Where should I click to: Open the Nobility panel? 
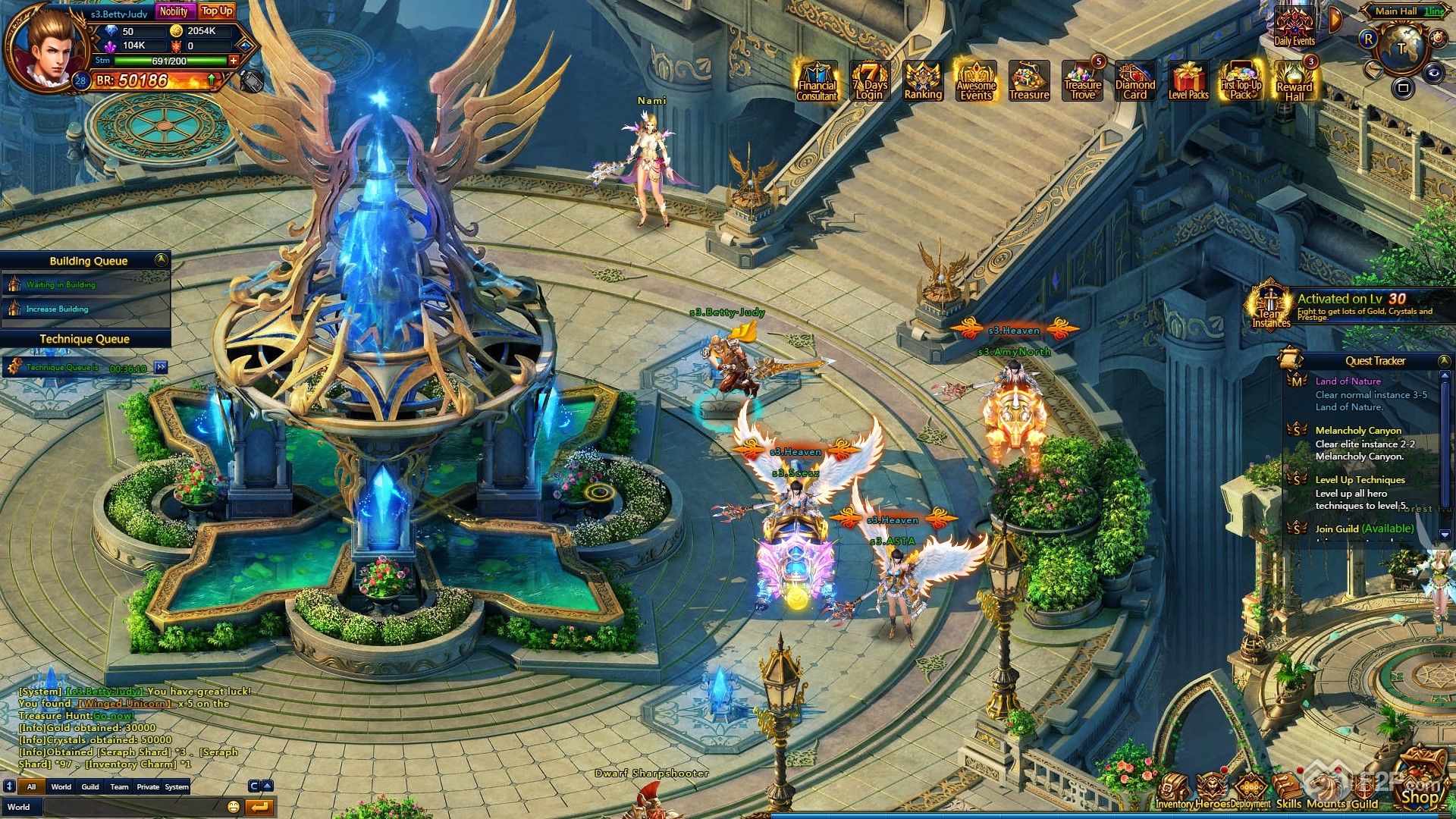(x=174, y=11)
